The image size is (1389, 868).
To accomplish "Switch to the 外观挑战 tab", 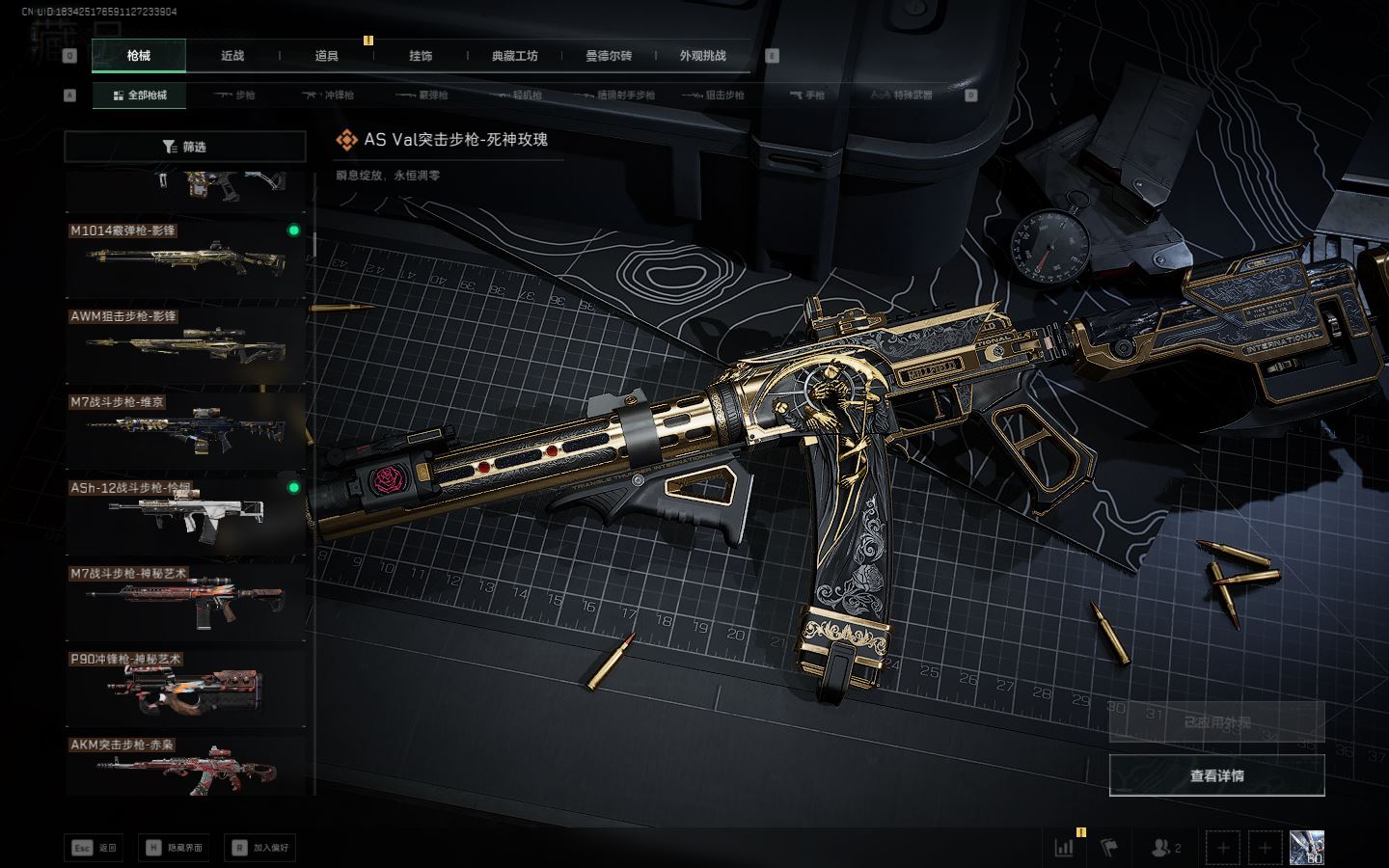I will point(702,56).
